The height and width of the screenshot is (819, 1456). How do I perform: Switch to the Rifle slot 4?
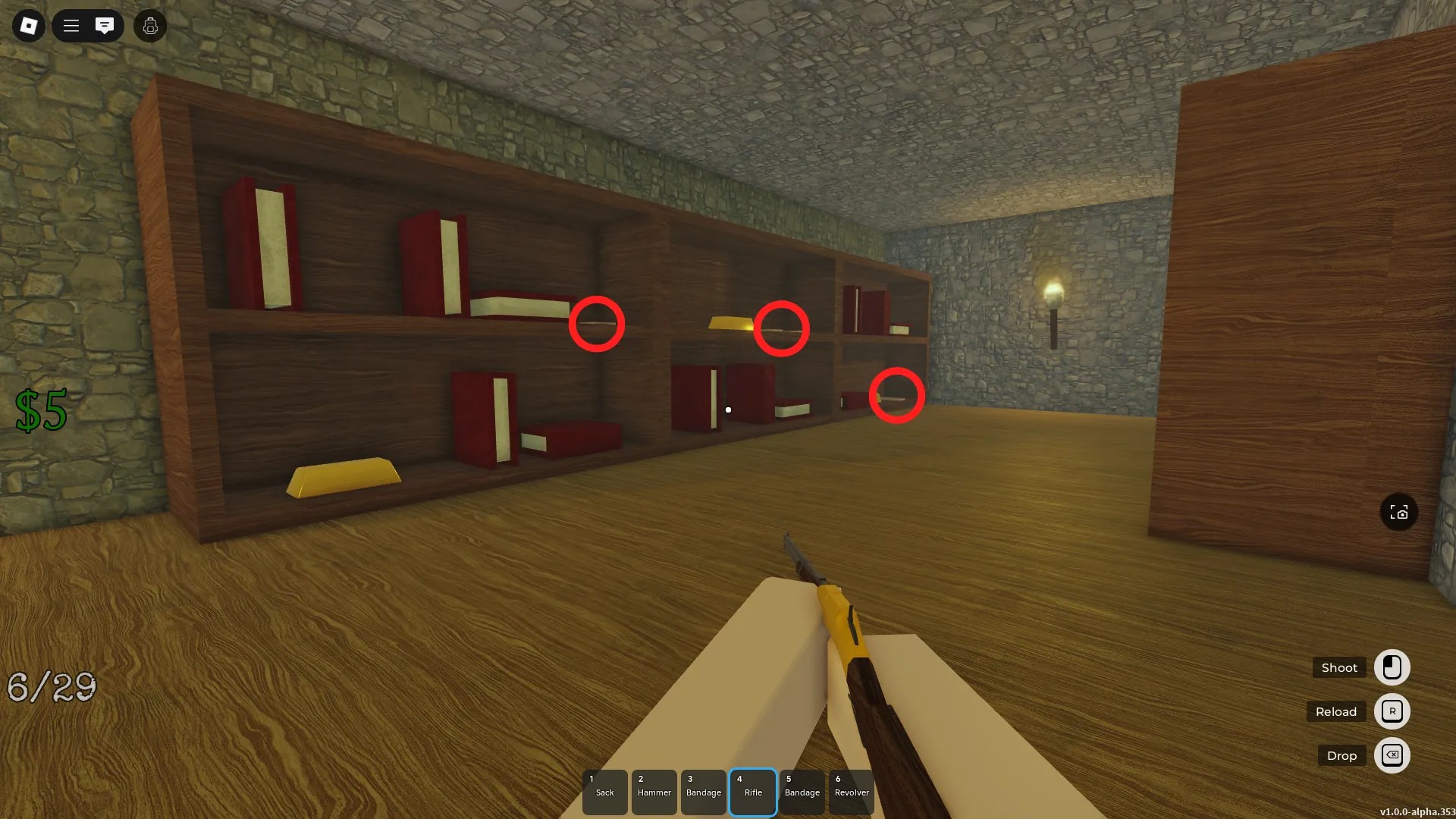(x=752, y=792)
